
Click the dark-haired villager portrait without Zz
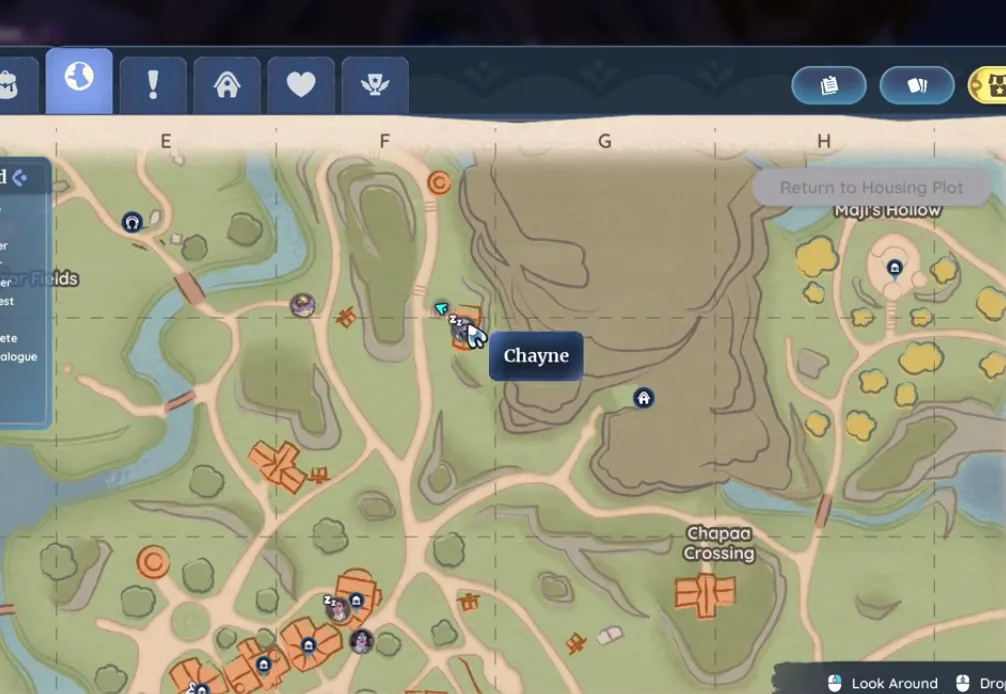coord(361,641)
